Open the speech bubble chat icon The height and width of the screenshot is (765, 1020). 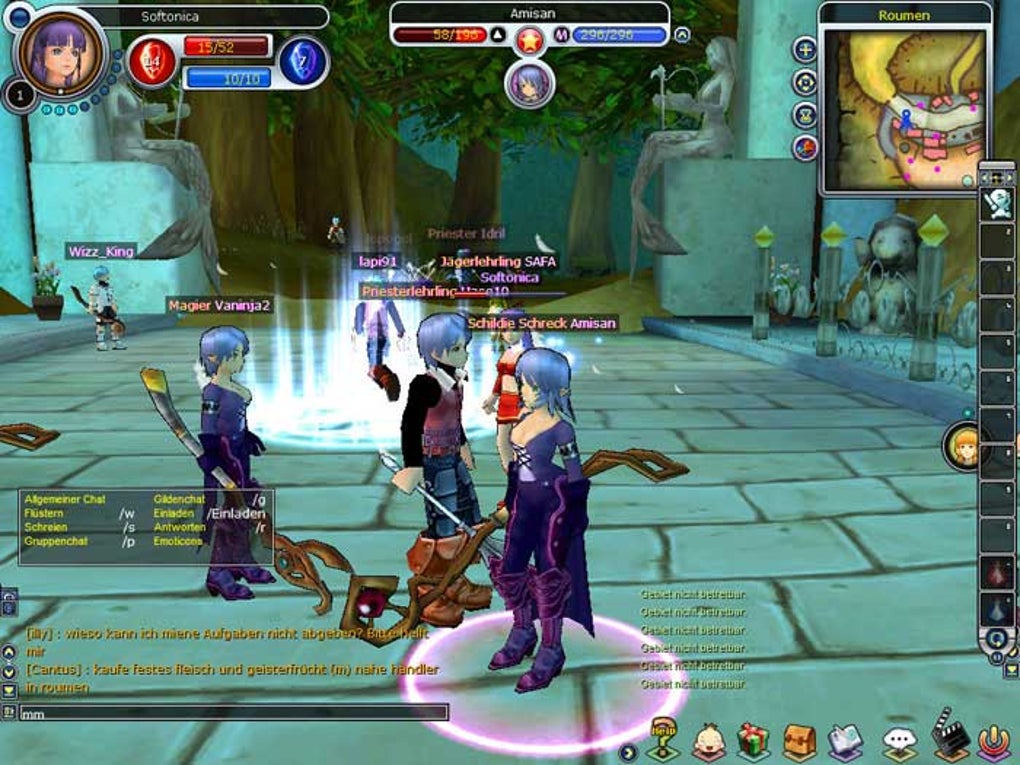coord(899,742)
